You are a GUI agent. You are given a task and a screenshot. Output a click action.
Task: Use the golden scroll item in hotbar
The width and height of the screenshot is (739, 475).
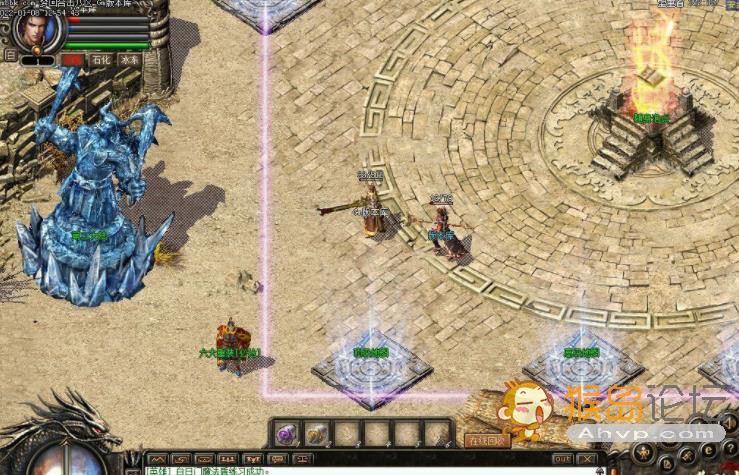(317, 434)
